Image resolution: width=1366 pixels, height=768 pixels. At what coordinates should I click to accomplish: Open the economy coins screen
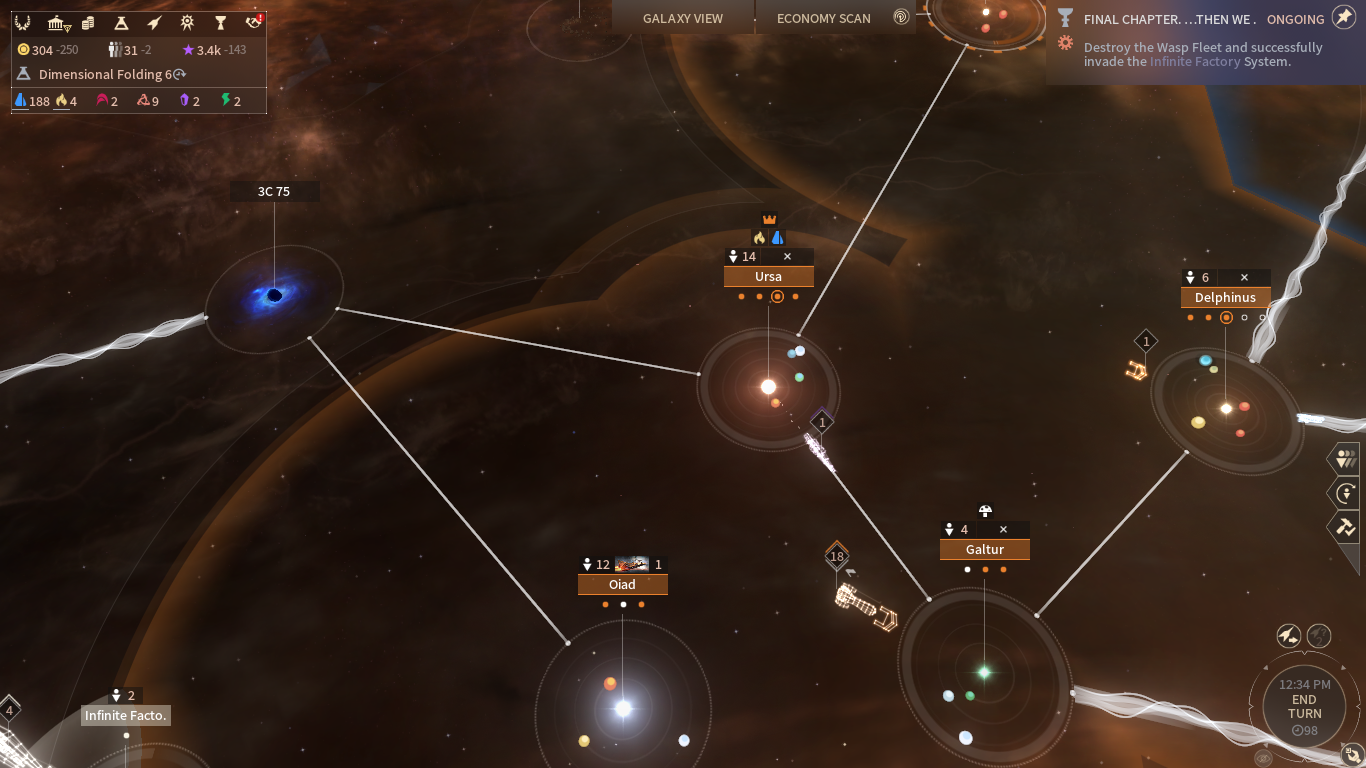coord(88,23)
